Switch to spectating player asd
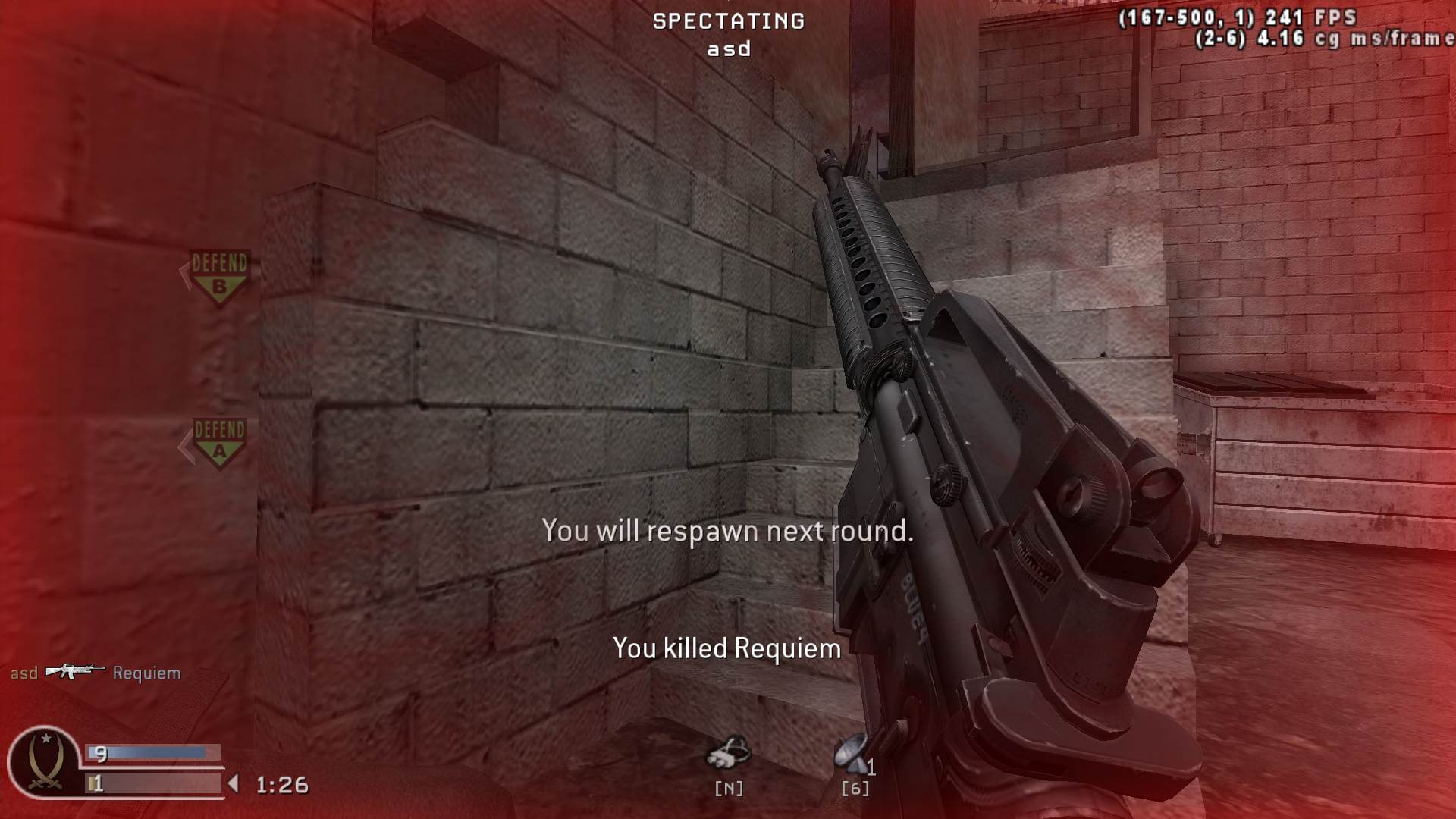 click(729, 49)
